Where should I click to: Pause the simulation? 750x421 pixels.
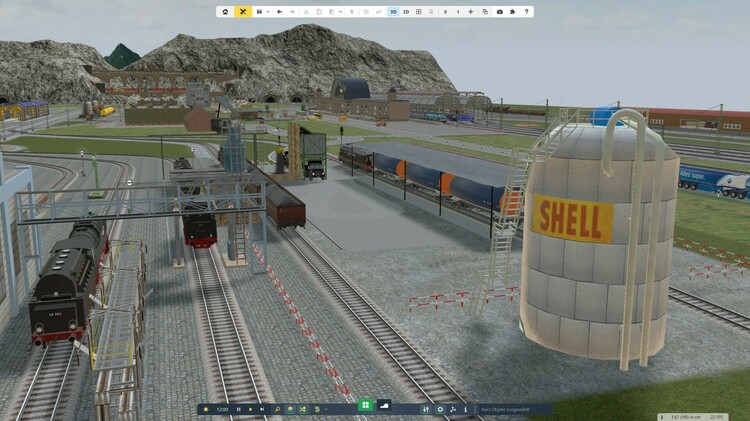[239, 409]
